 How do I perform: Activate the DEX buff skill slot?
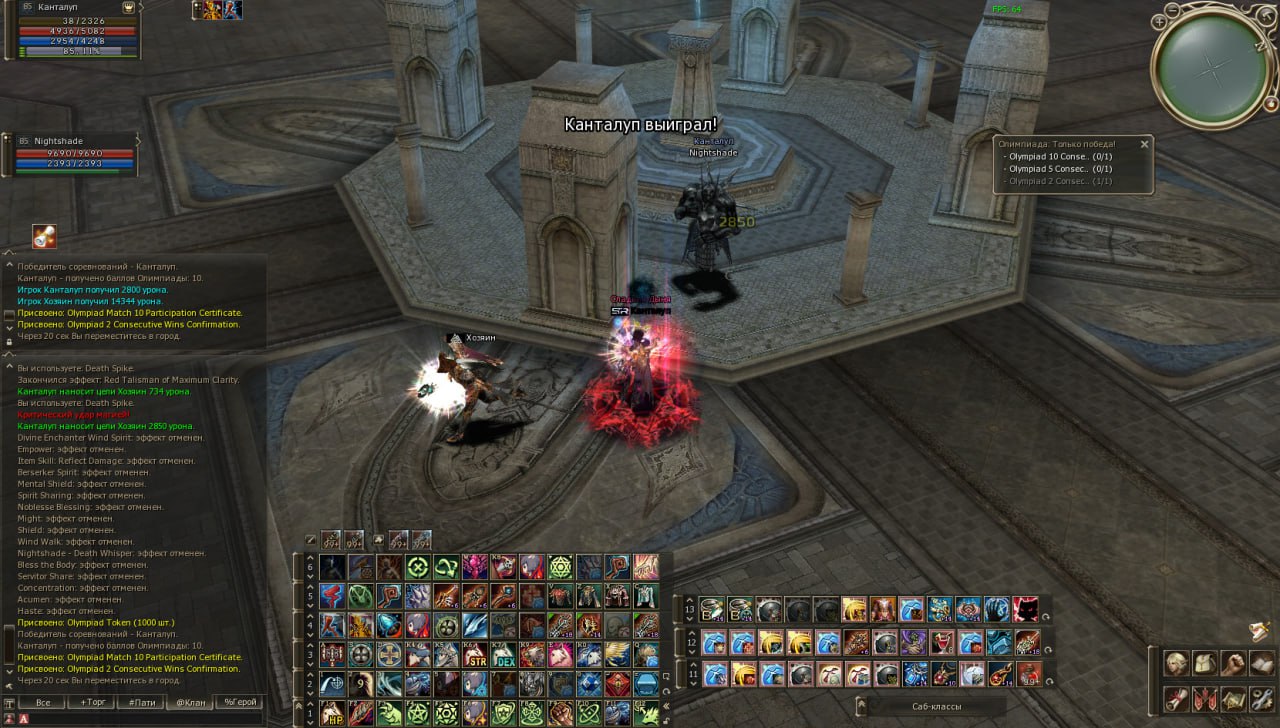502,656
